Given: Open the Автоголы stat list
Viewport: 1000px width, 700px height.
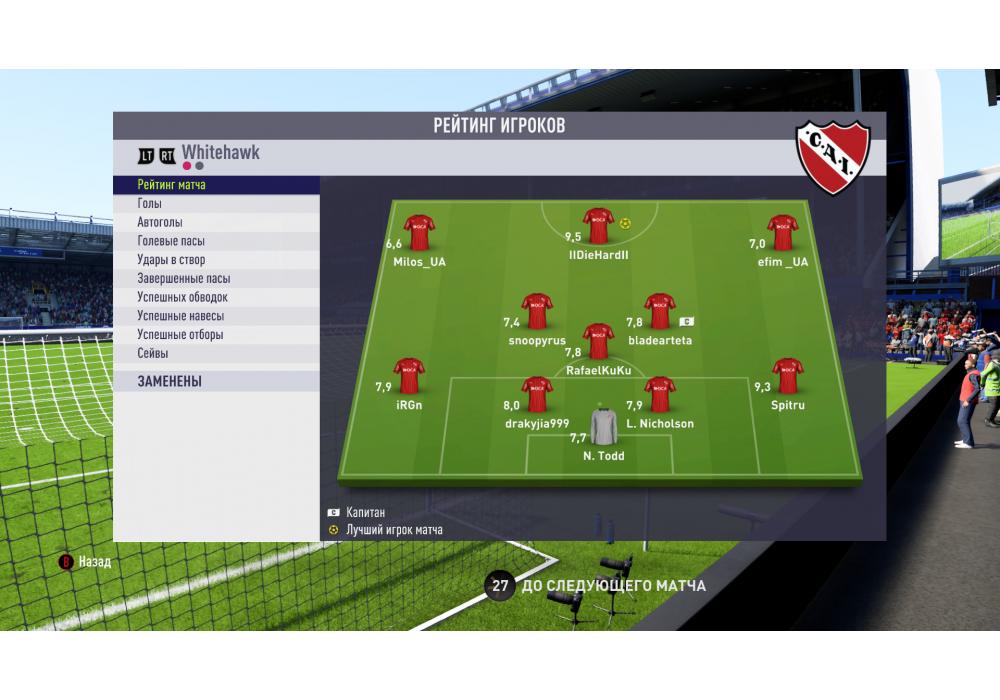Looking at the screenshot, I should tap(216, 223).
